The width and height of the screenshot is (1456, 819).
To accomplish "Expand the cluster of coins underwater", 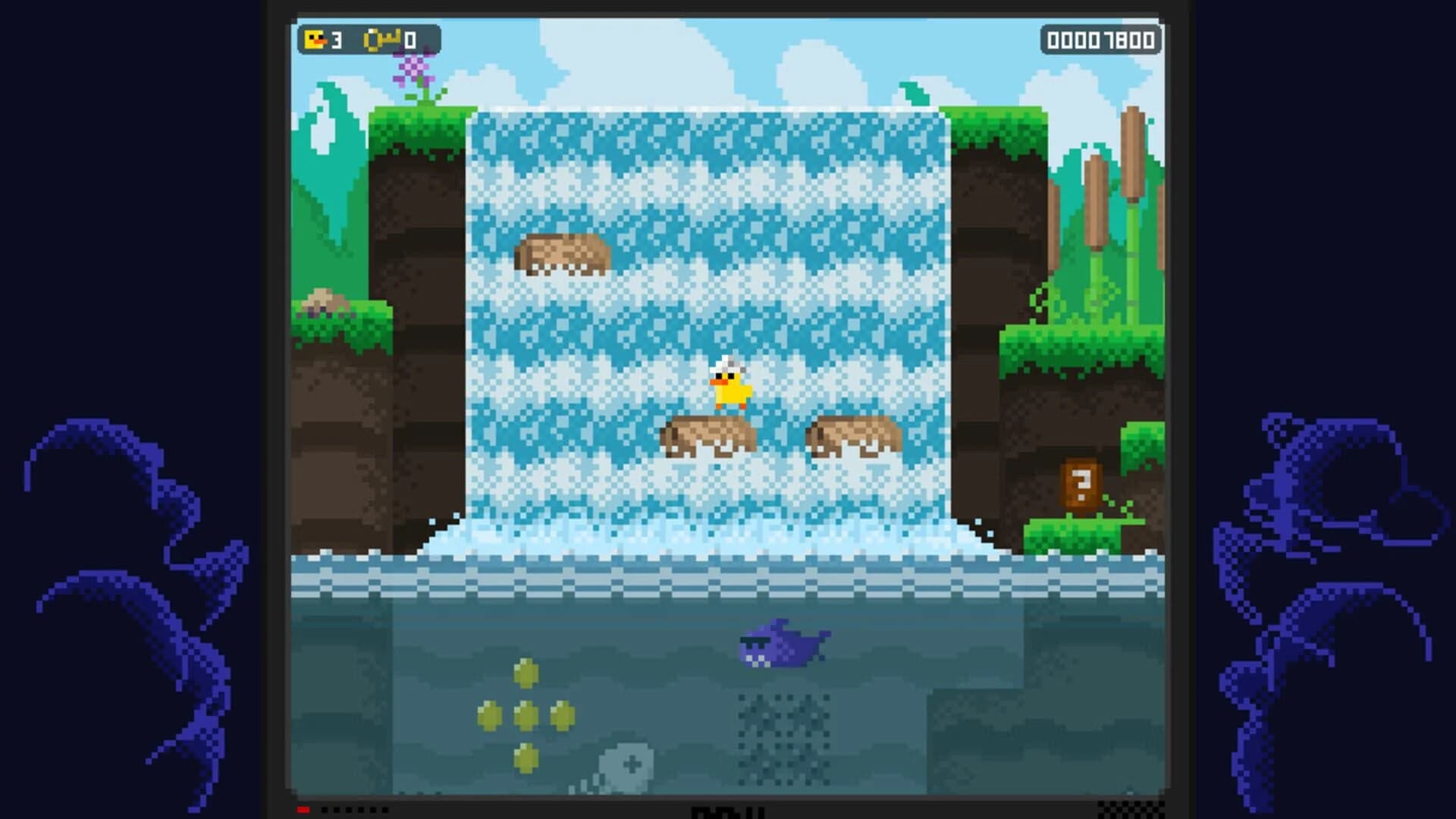I will [x=523, y=714].
